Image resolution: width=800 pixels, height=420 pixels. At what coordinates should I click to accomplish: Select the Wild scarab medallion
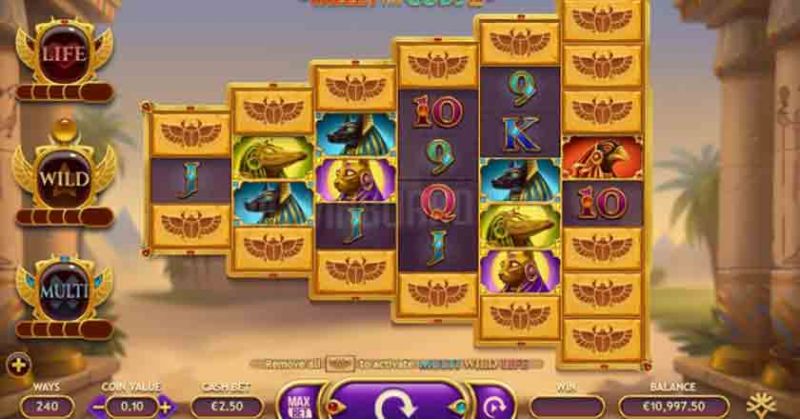click(64, 179)
